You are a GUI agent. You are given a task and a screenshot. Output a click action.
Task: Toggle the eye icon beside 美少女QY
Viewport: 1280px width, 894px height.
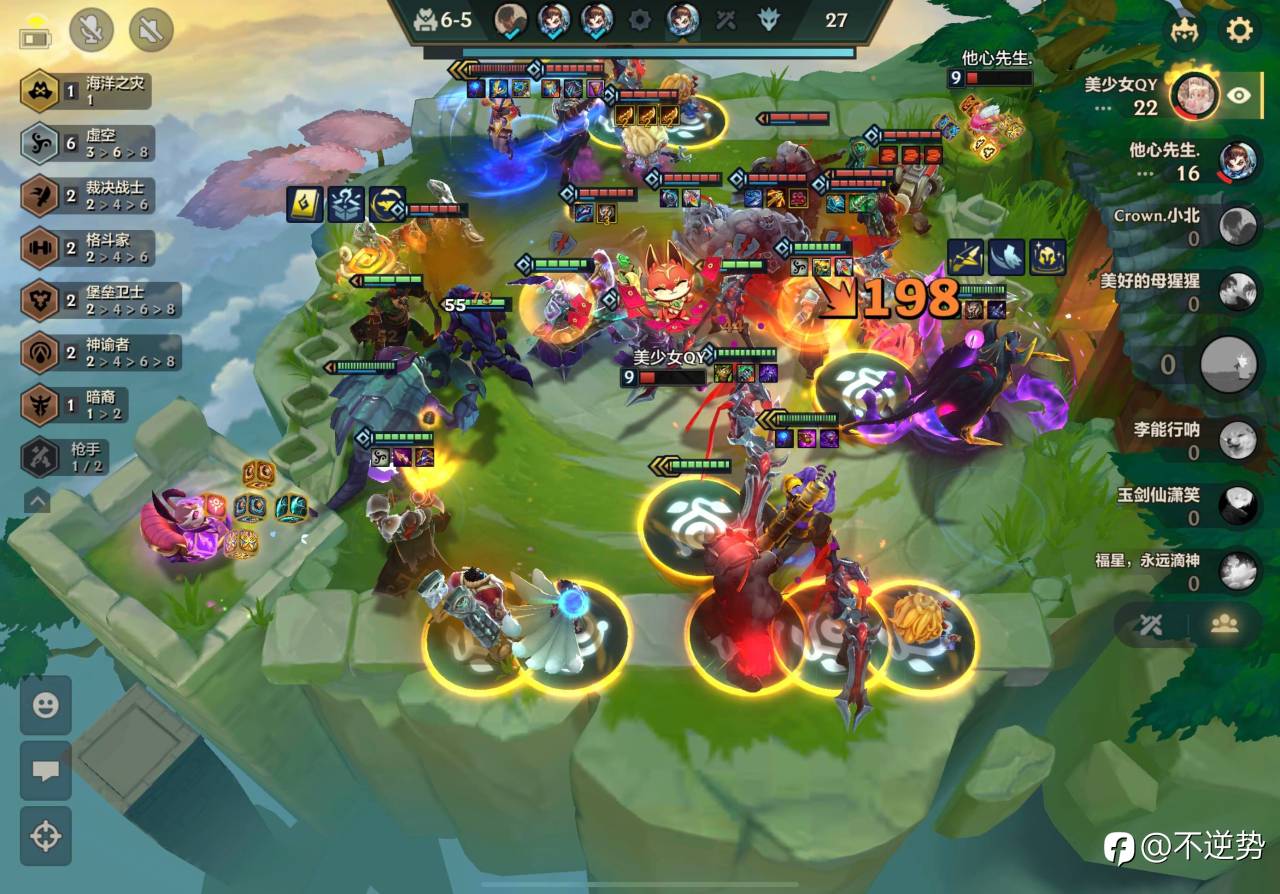tap(1239, 95)
